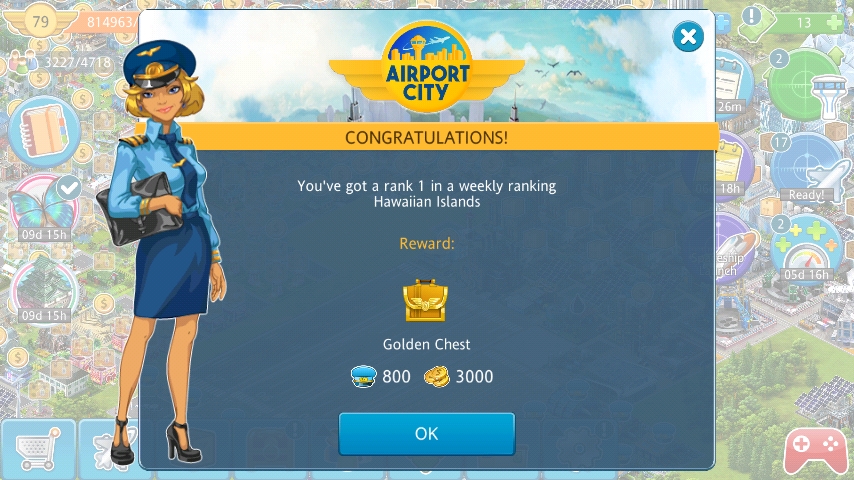854x480 pixels.
Task: Close the congratulations dialog with the X
Action: 687,38
